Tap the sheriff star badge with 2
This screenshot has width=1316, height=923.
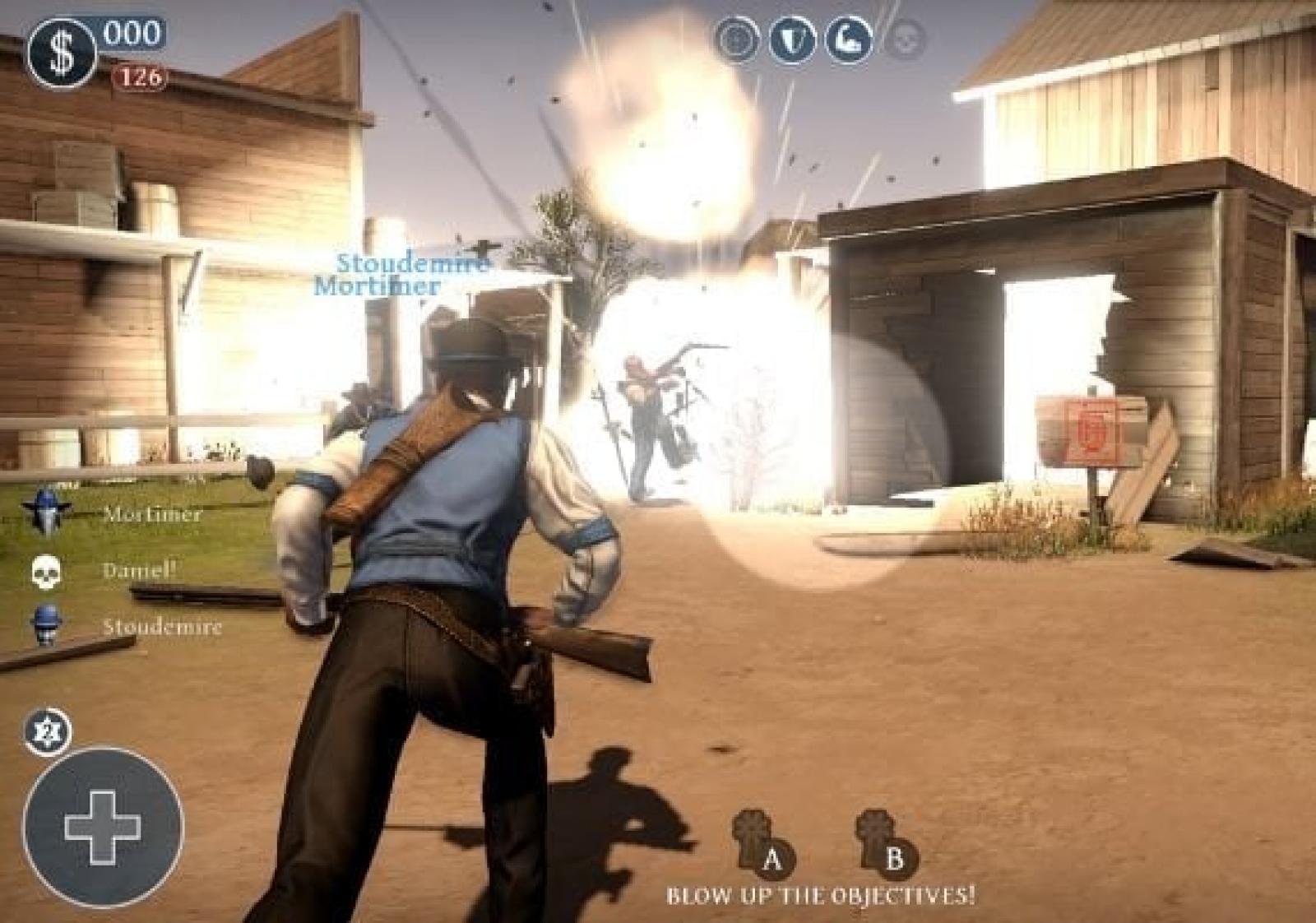coord(48,731)
